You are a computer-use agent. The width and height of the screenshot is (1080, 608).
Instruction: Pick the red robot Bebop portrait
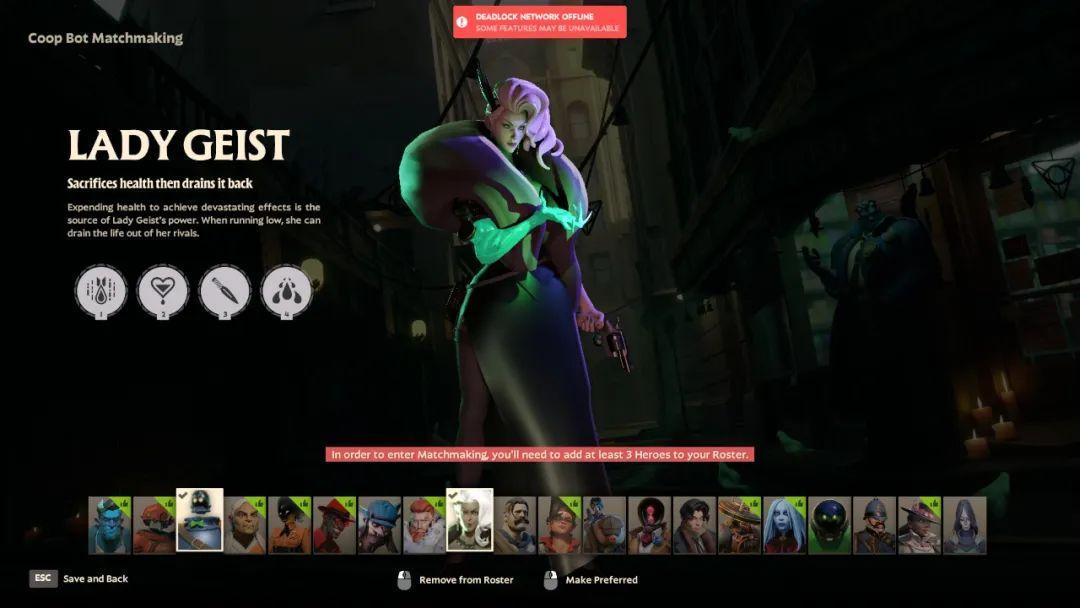(x=154, y=525)
